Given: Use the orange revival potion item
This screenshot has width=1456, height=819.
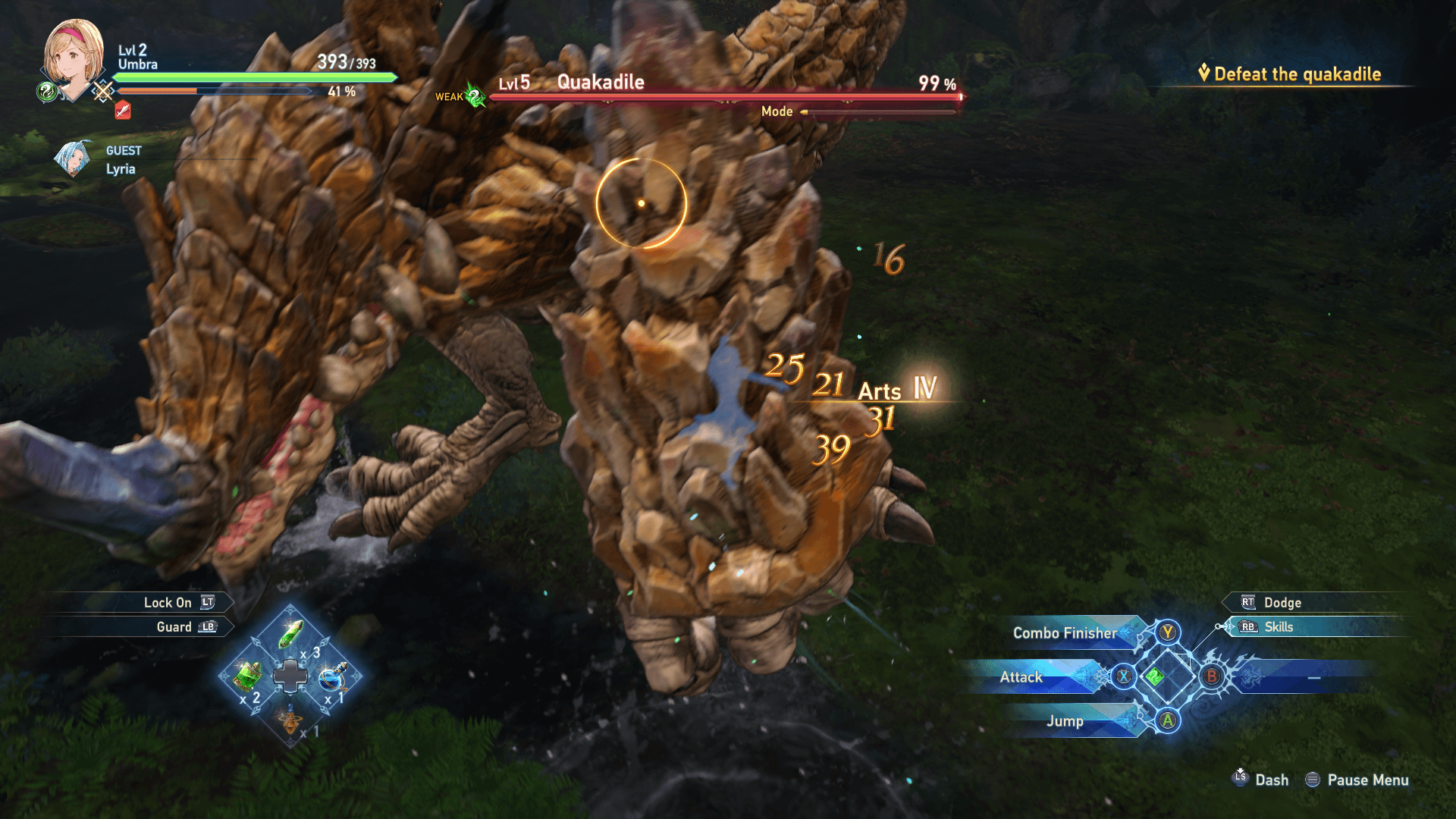Looking at the screenshot, I should tap(290, 718).
